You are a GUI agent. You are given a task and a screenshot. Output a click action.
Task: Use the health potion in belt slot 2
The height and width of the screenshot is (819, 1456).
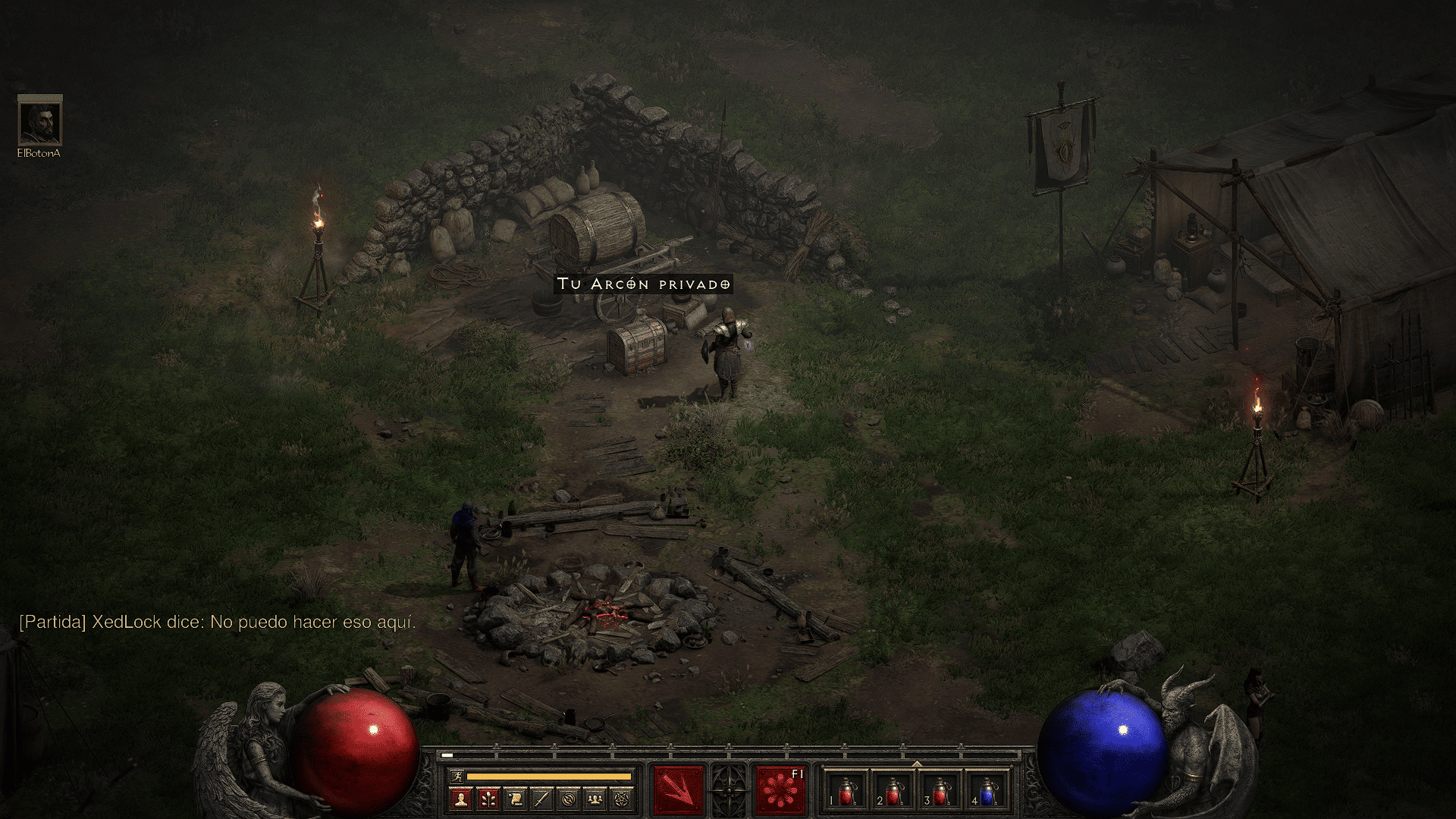(x=894, y=791)
